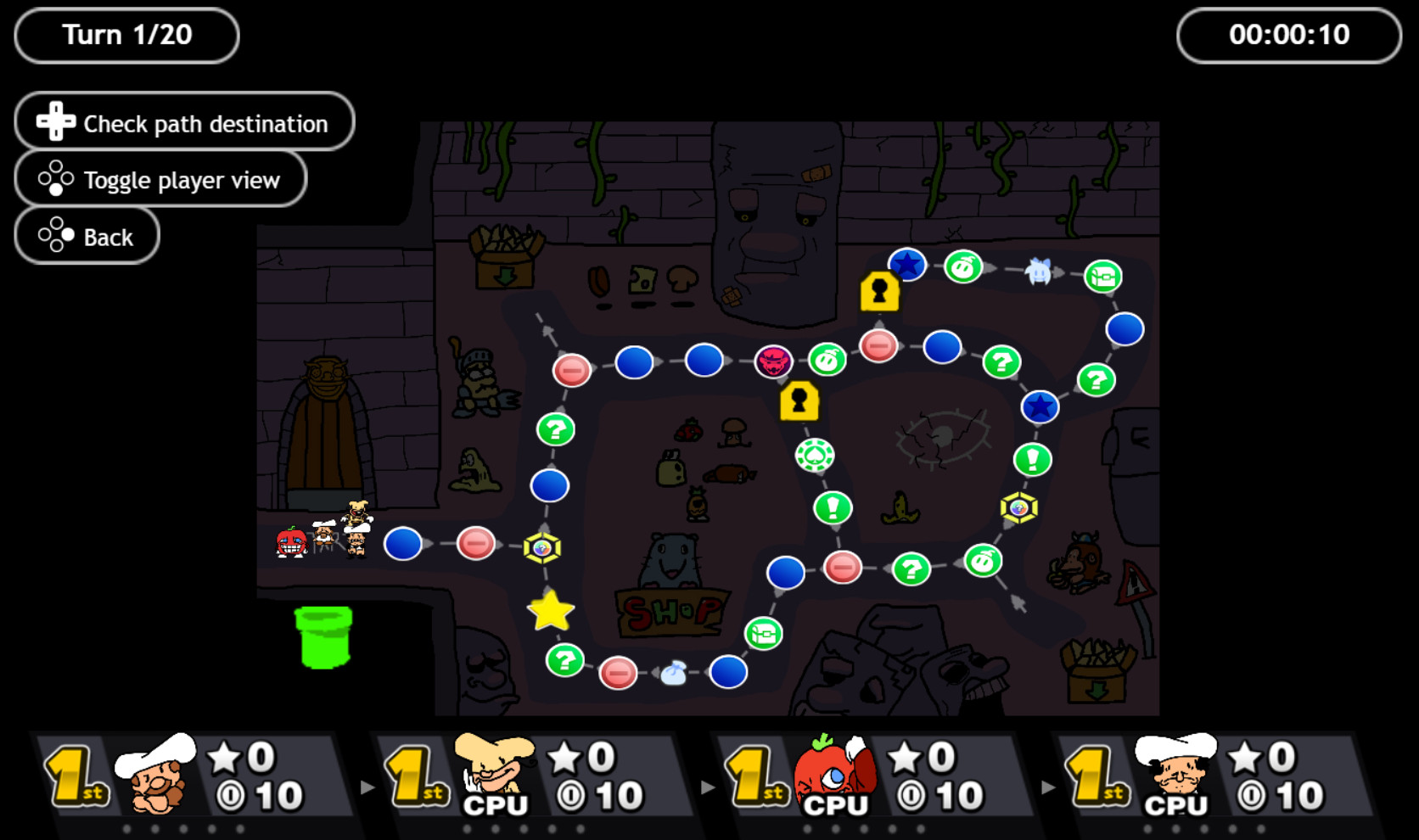The width and height of the screenshot is (1419, 840).
Task: Click the blue star space on the right
Action: 1039,407
